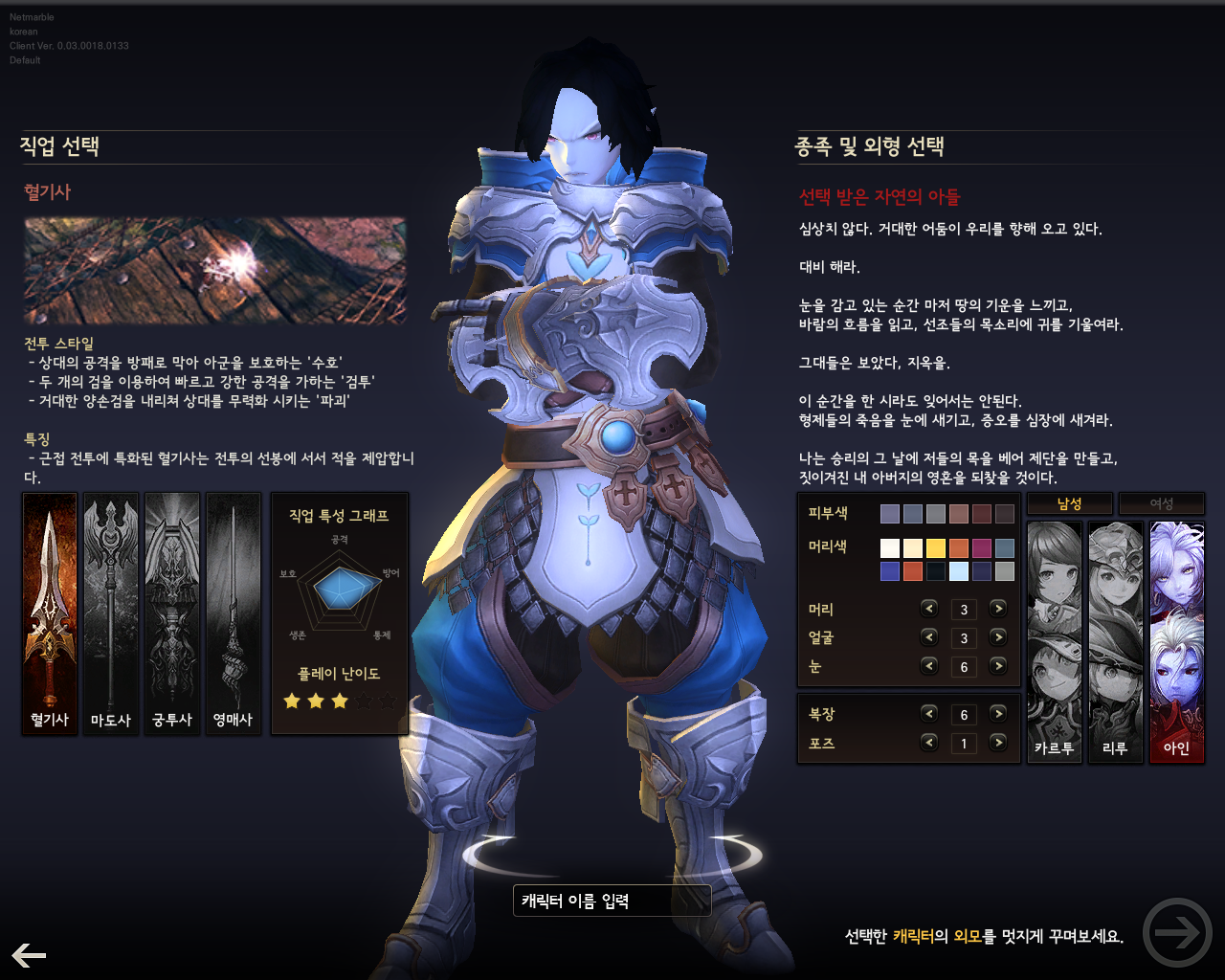The height and width of the screenshot is (980, 1225).
Task: Switch to the 여성 gender option
Action: pyautogui.click(x=1161, y=502)
